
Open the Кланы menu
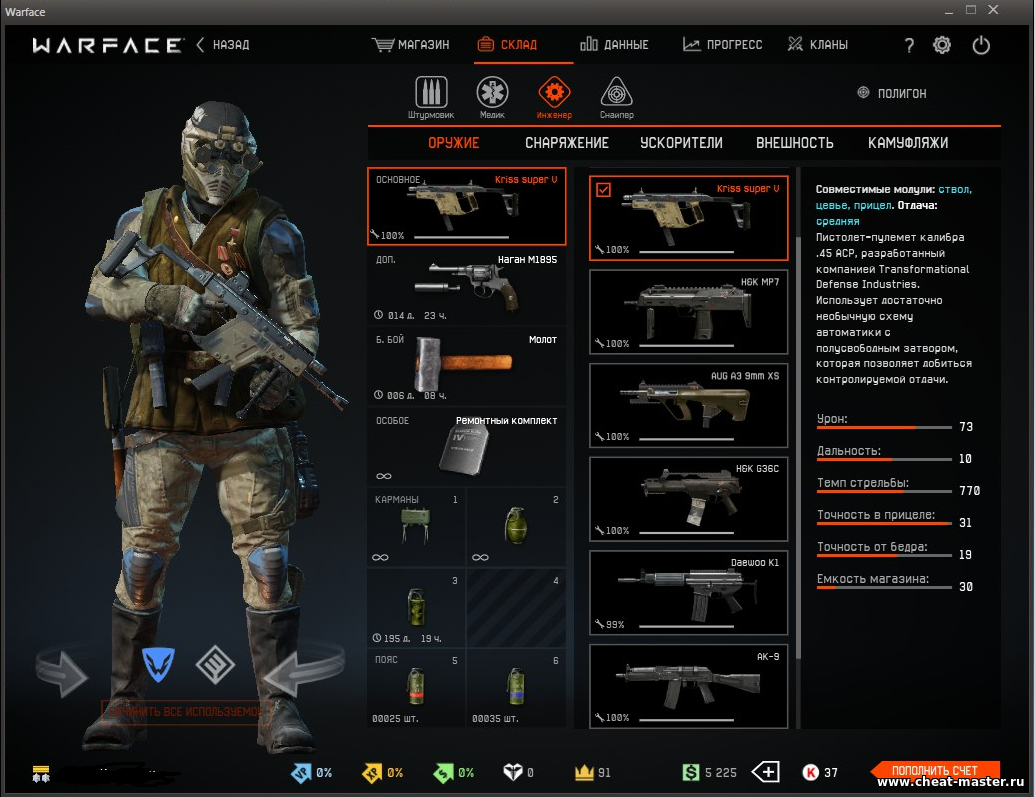click(x=818, y=45)
